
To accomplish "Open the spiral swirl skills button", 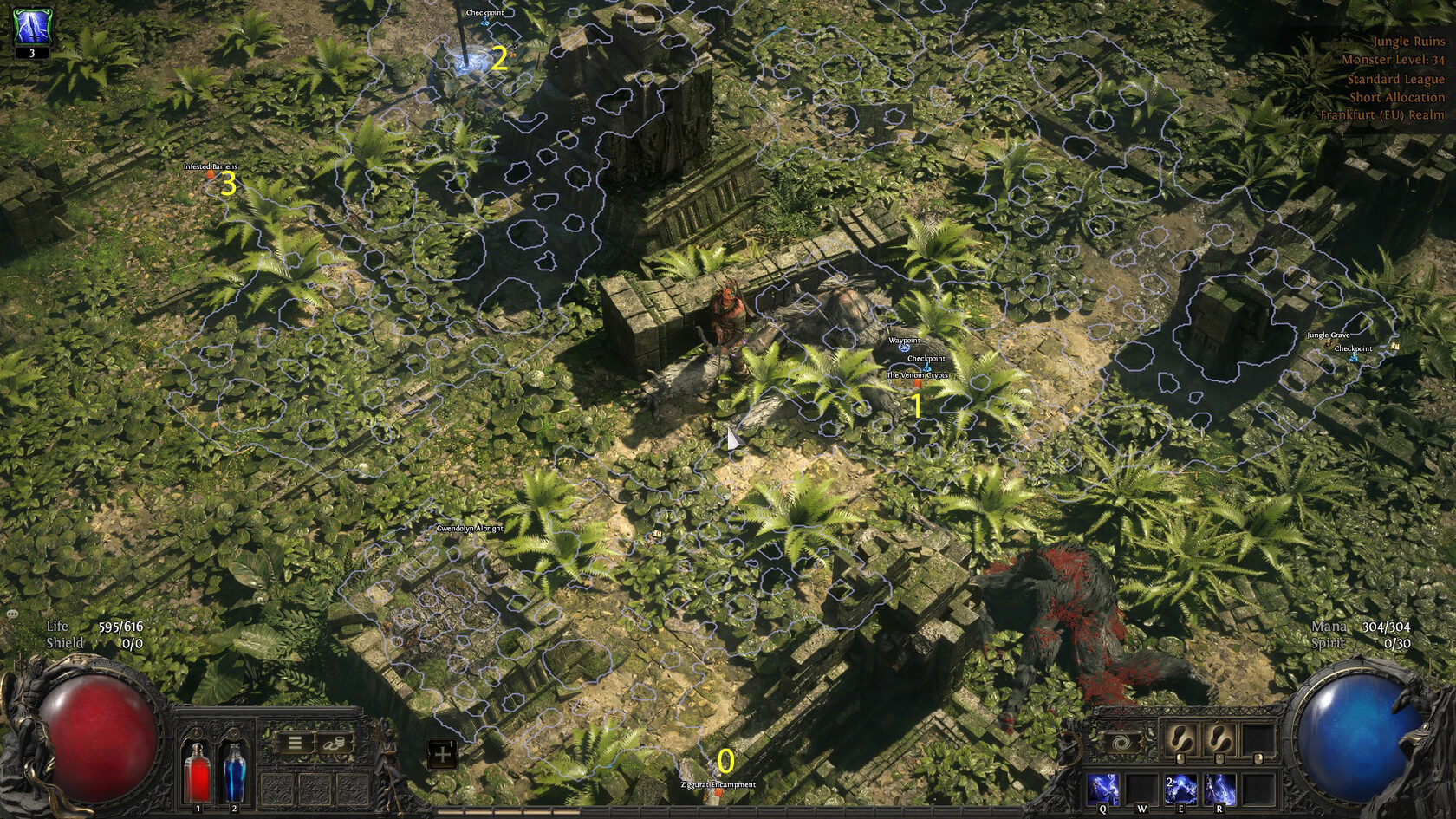I will 1121,743.
